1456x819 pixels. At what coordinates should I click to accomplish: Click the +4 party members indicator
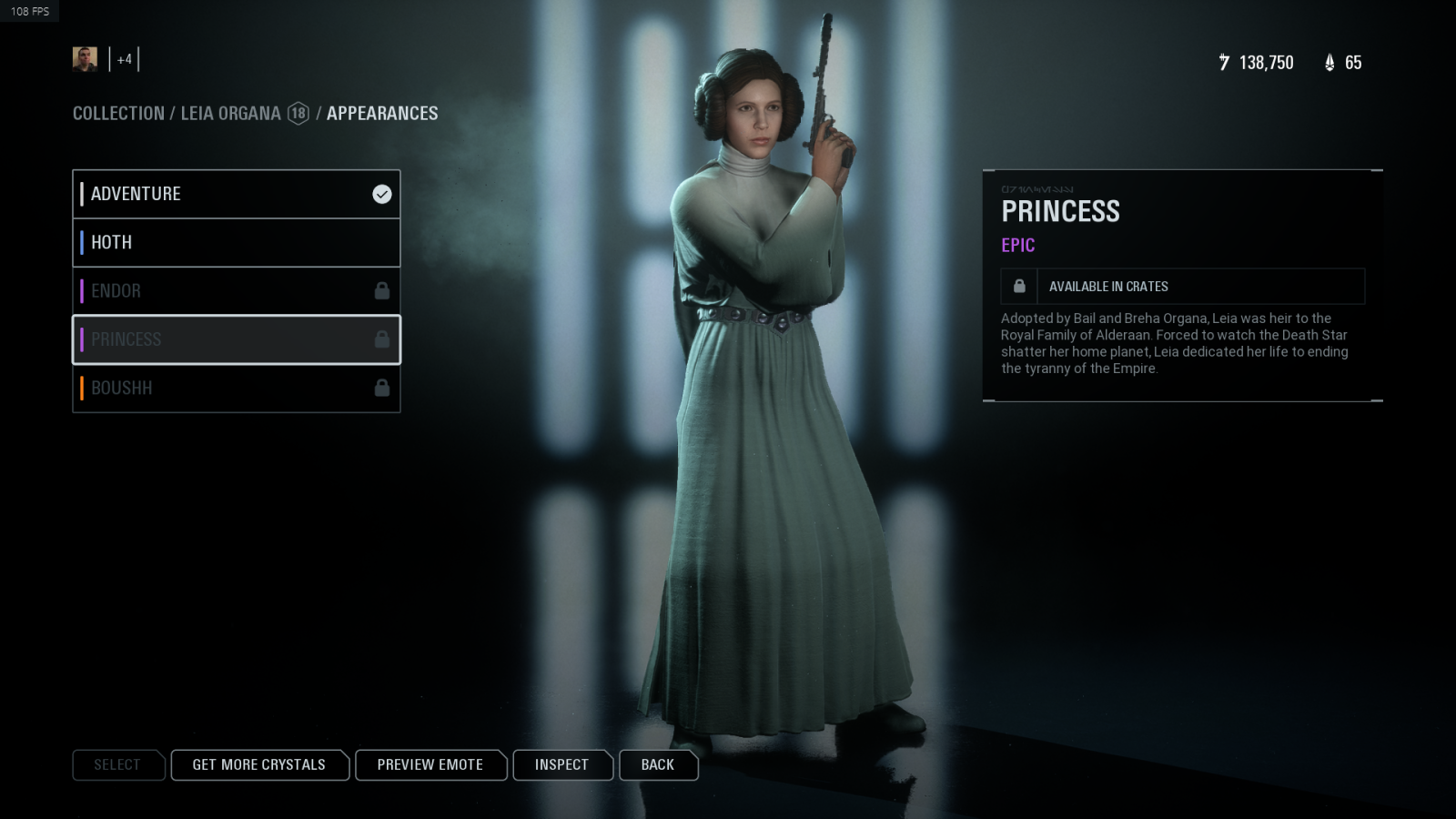(x=125, y=60)
